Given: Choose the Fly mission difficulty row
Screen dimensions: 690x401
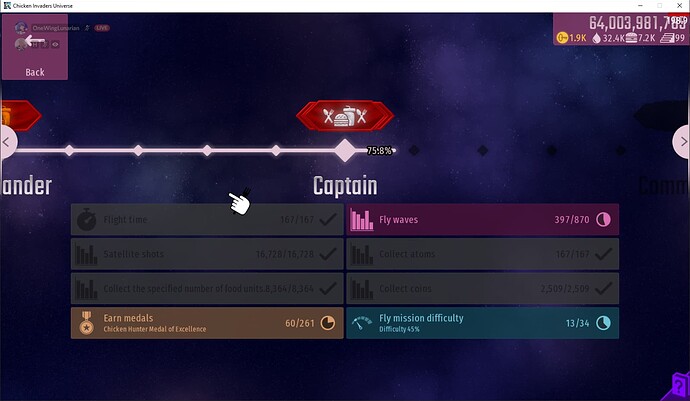Looking at the screenshot, I should click(x=483, y=323).
